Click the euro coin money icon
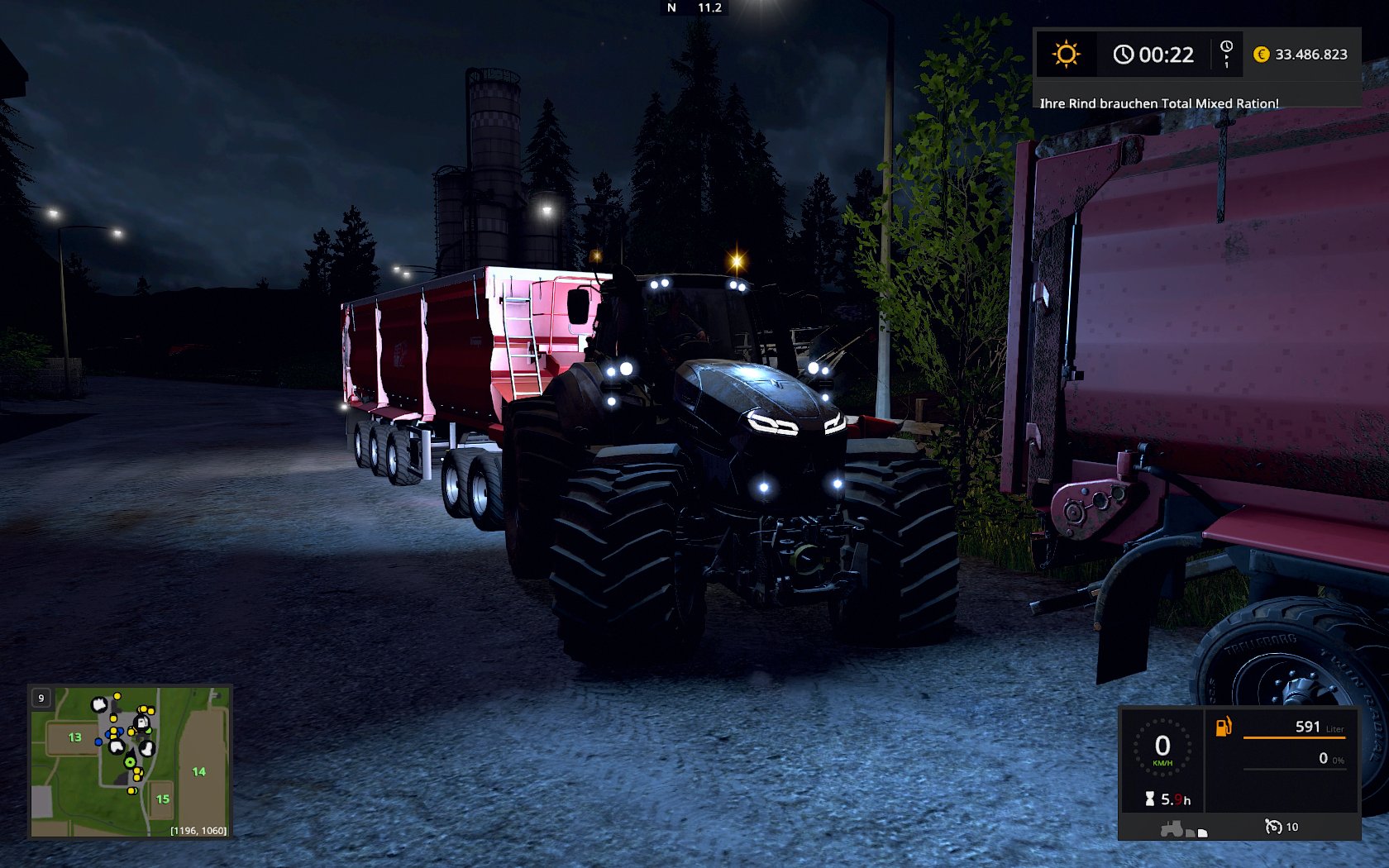Viewport: 1389px width, 868px height. pos(1261,55)
